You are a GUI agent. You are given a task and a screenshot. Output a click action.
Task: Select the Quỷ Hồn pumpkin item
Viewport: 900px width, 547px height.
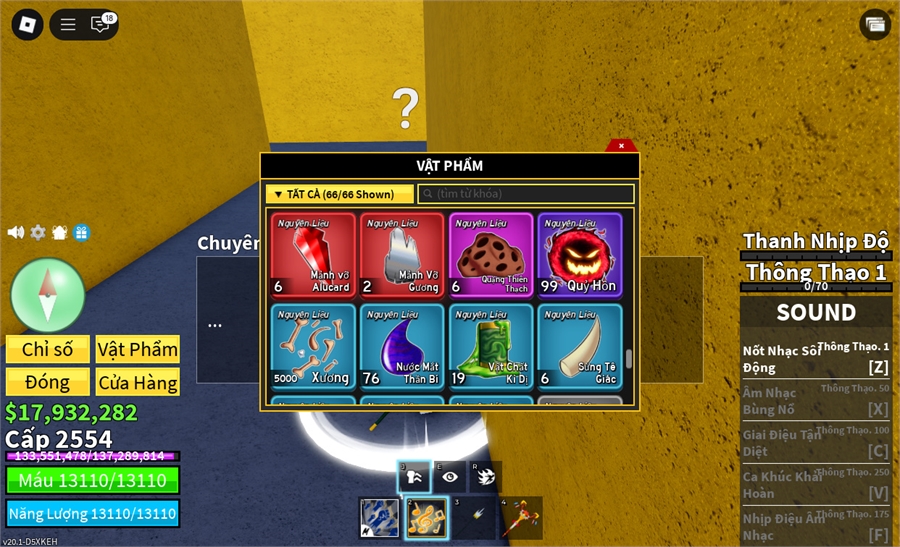point(580,256)
